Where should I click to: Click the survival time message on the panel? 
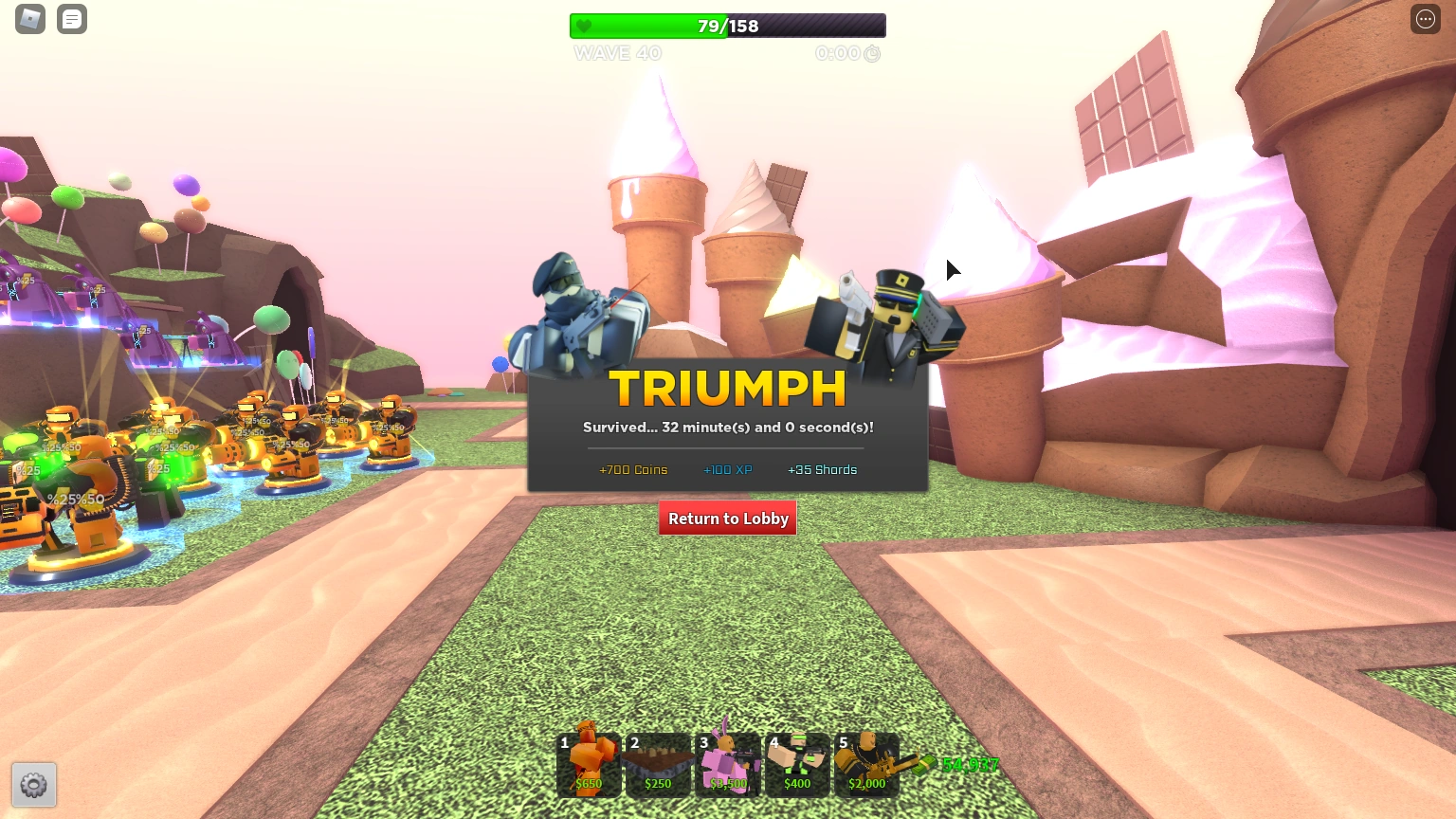(x=727, y=428)
